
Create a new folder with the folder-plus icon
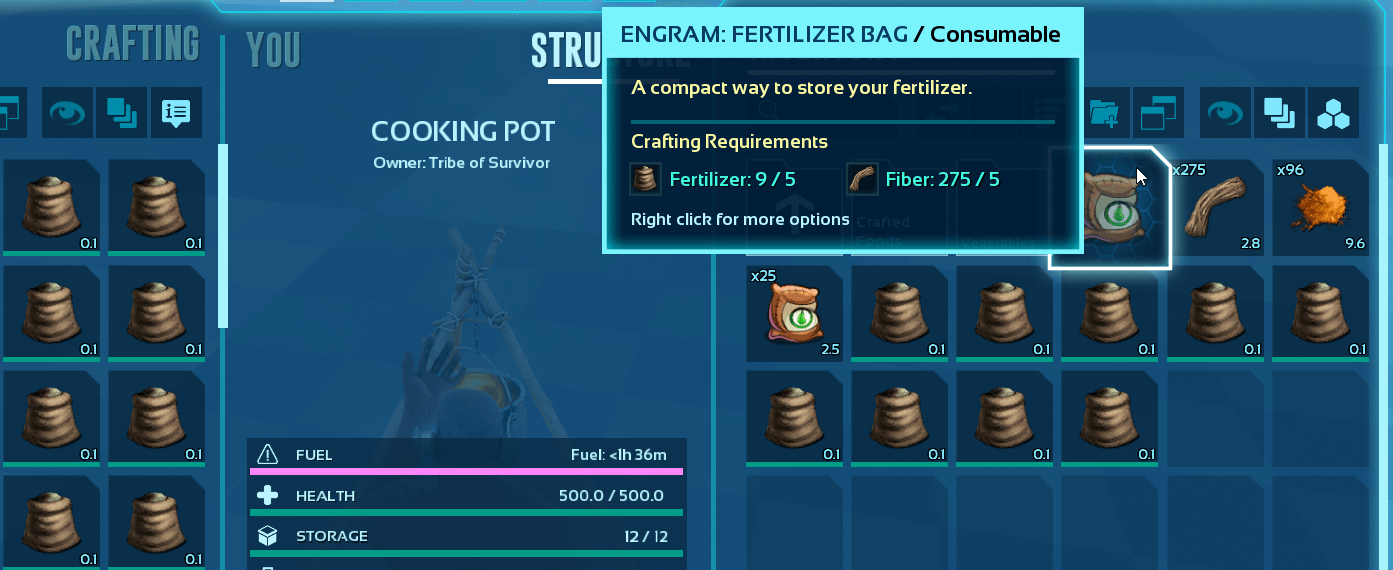pyautogui.click(x=1104, y=113)
